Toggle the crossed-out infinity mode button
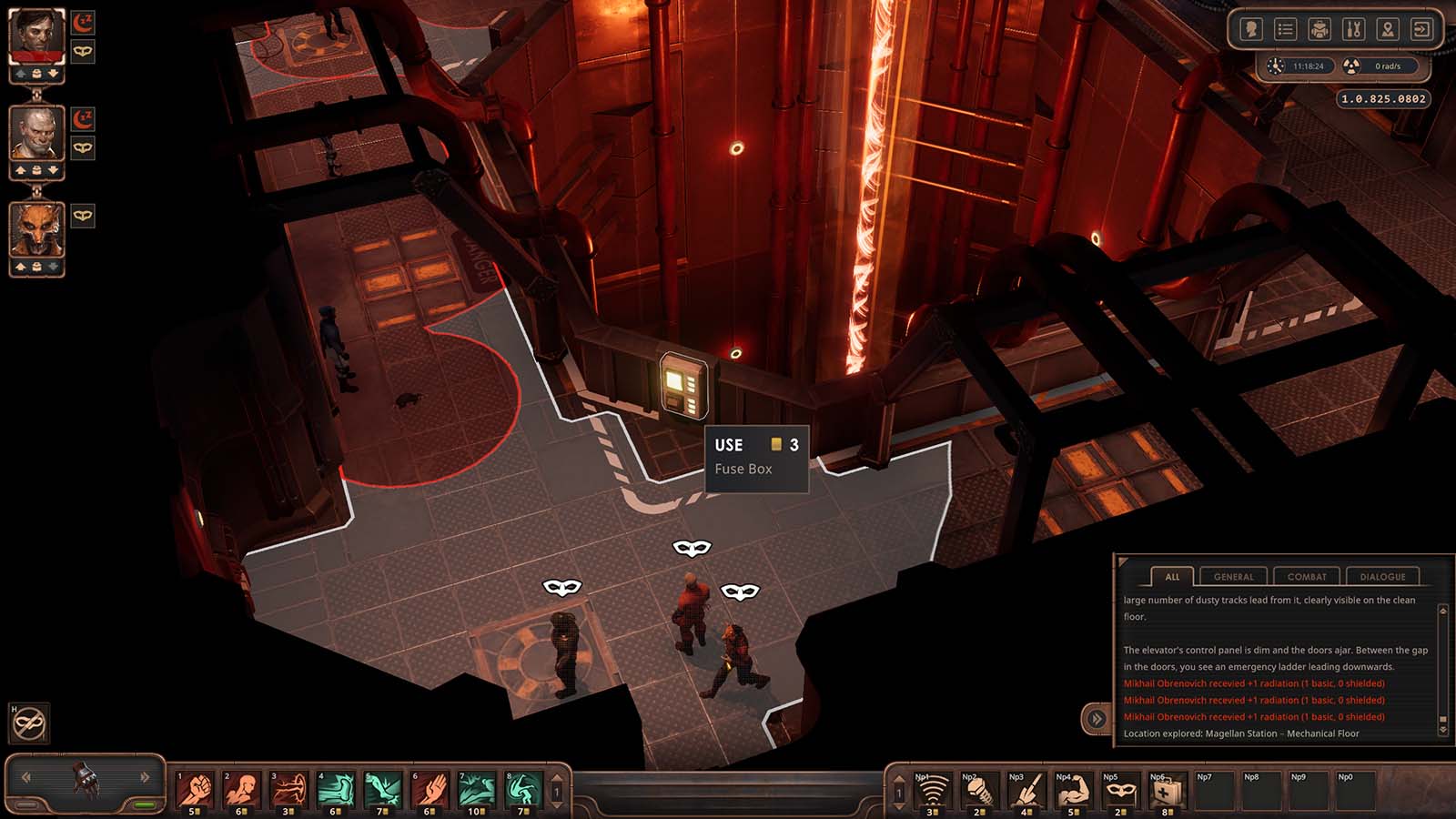This screenshot has width=1456, height=819. pos(28,724)
